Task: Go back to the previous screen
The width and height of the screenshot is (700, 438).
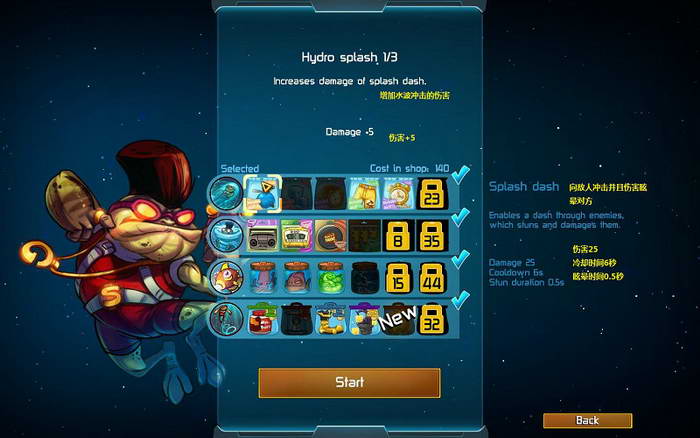Action: 587,421
